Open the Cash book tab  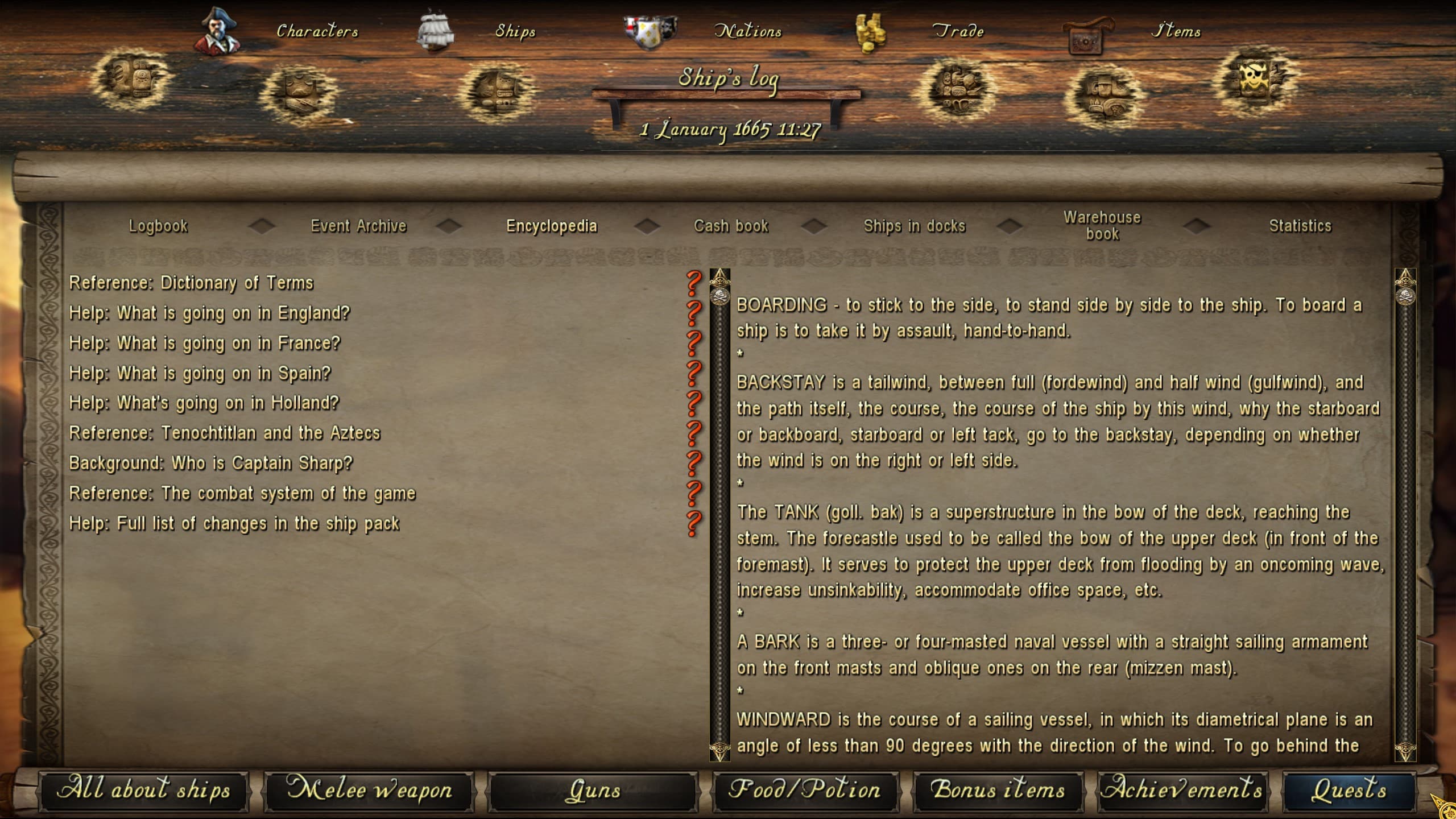tap(731, 226)
